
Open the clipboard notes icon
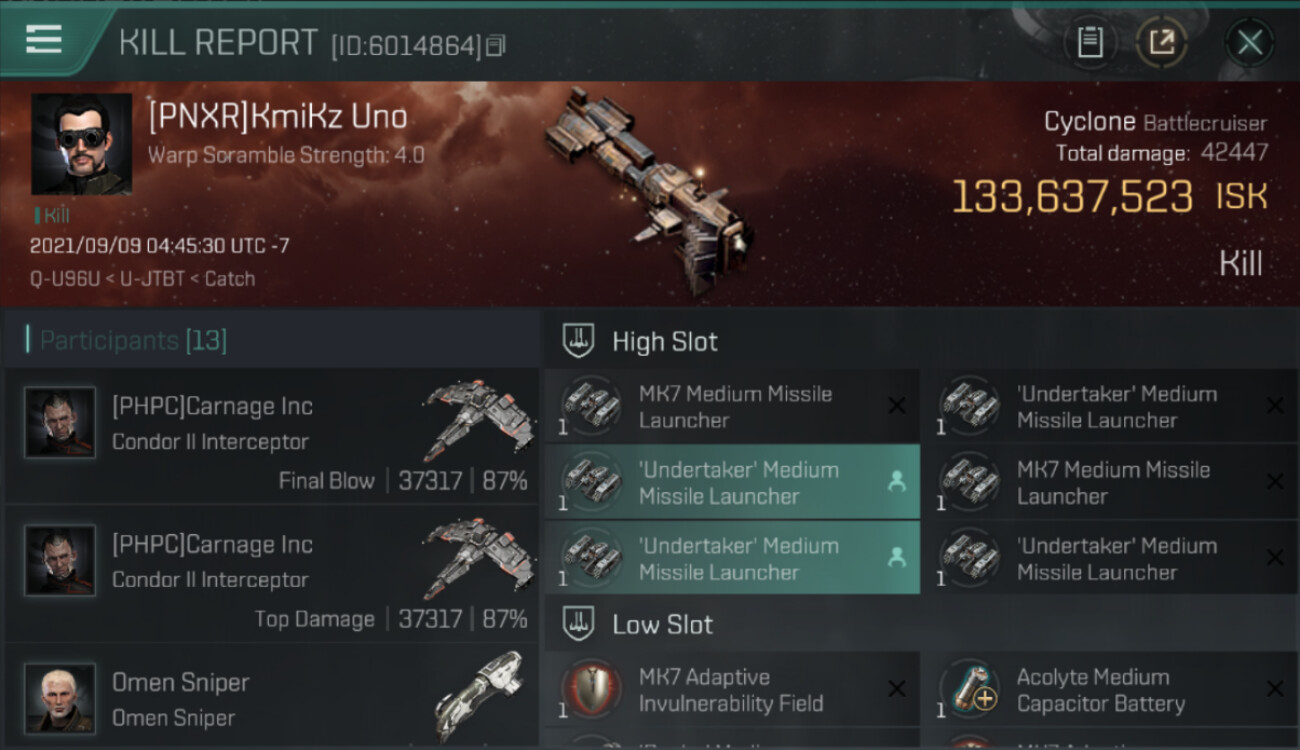[x=1090, y=42]
